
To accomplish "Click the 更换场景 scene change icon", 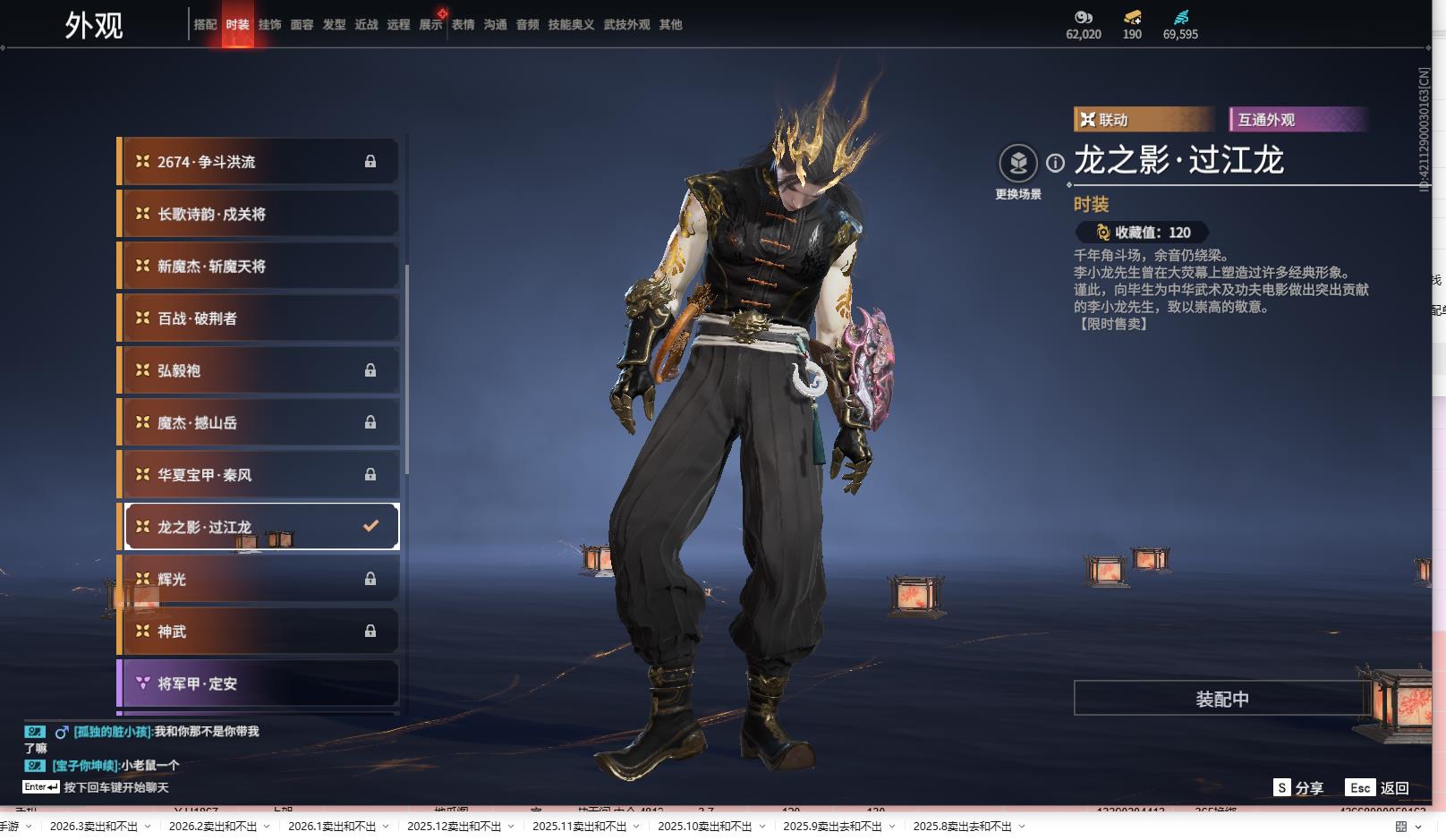I will pyautogui.click(x=1018, y=164).
